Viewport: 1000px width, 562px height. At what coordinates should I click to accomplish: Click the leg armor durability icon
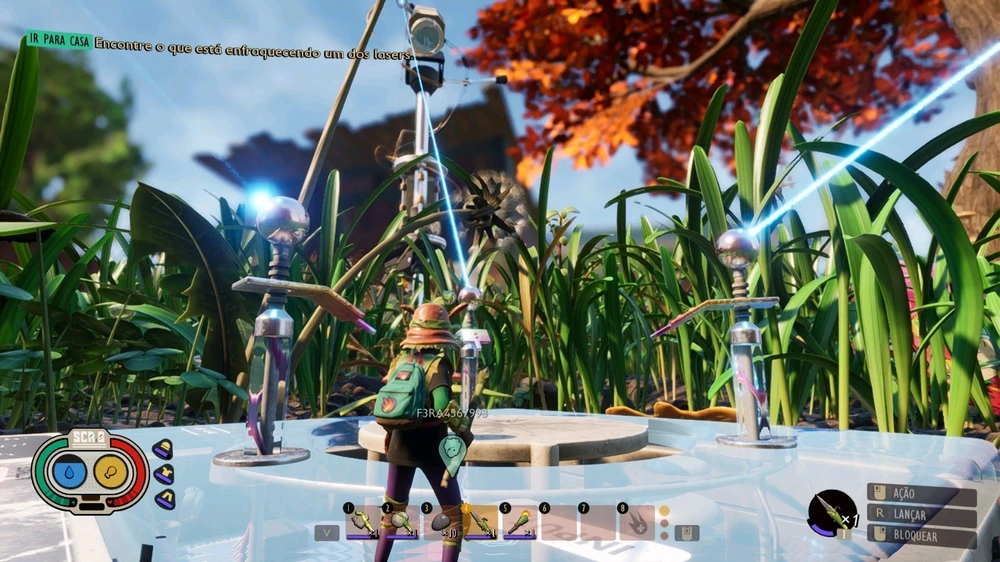pos(164,498)
